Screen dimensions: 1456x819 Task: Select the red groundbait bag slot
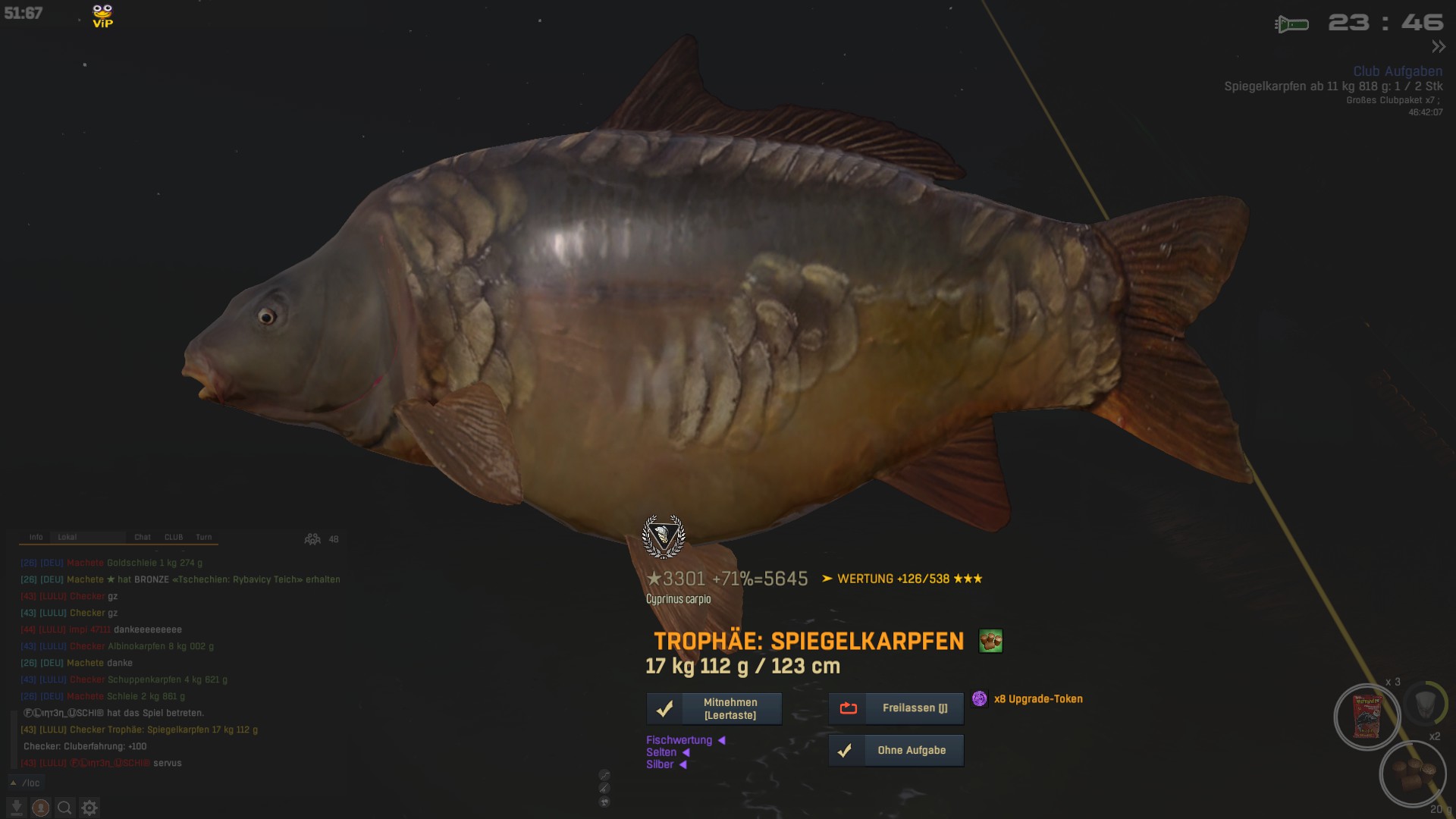1367,717
